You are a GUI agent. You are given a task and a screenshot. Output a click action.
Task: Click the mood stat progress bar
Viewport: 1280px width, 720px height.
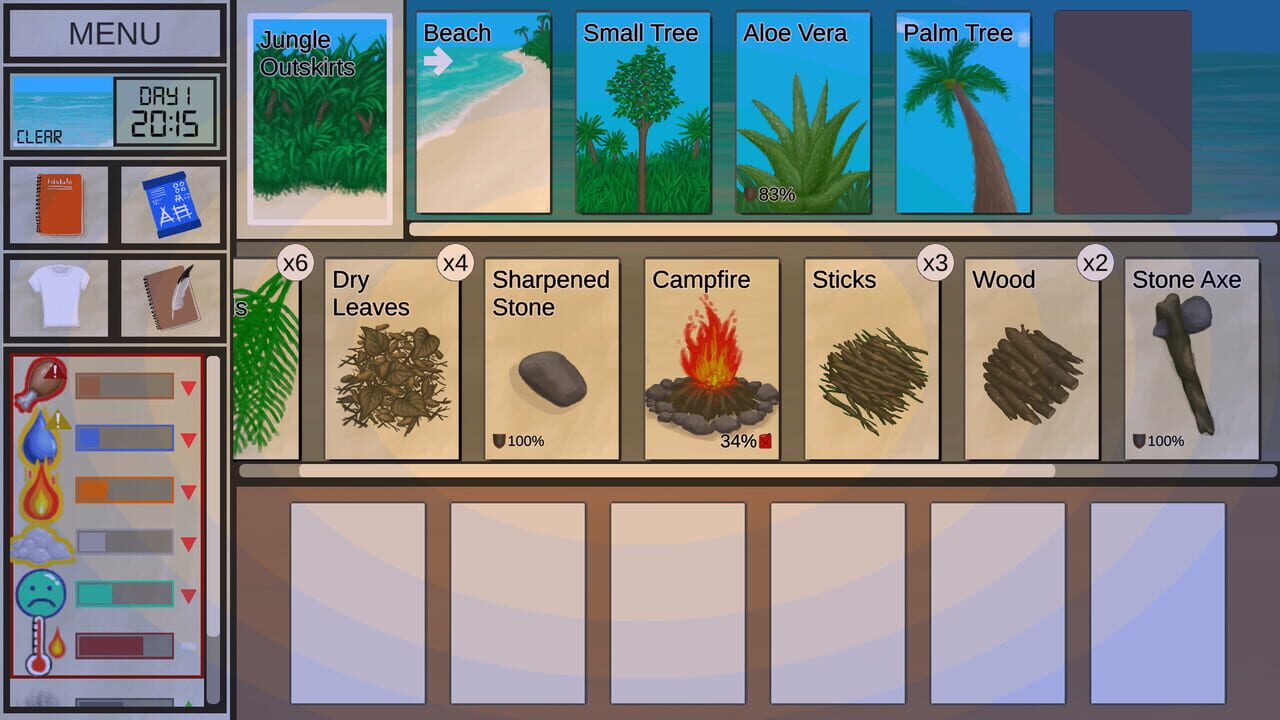(125, 593)
